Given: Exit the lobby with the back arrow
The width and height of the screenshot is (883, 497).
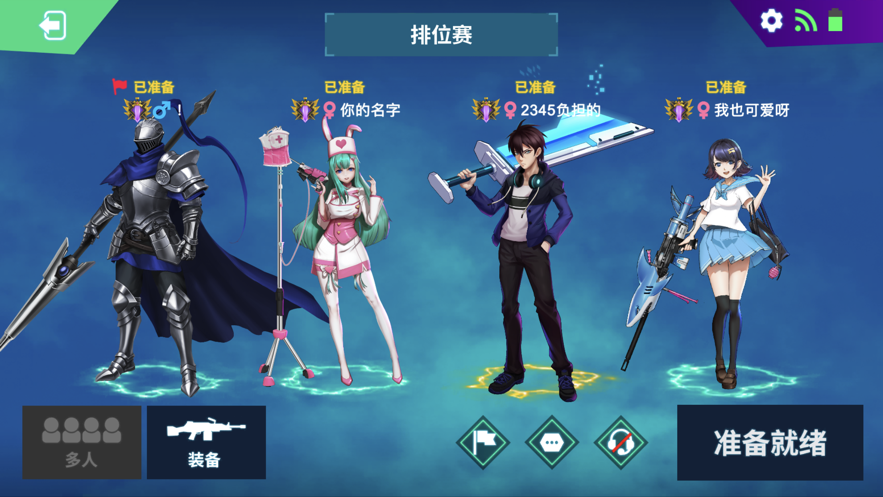Looking at the screenshot, I should (x=52, y=25).
